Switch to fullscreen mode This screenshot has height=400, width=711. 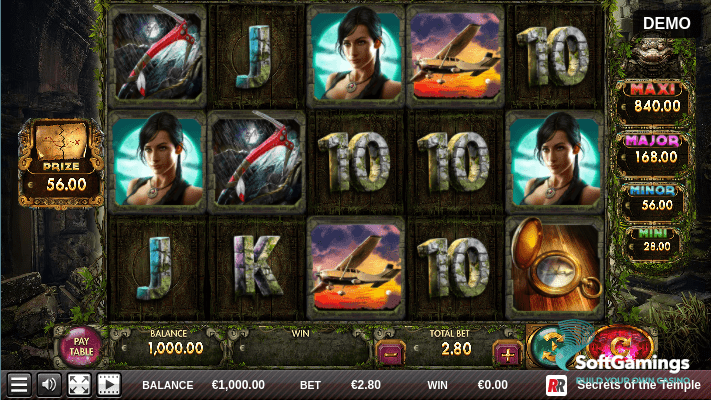[x=78, y=384]
